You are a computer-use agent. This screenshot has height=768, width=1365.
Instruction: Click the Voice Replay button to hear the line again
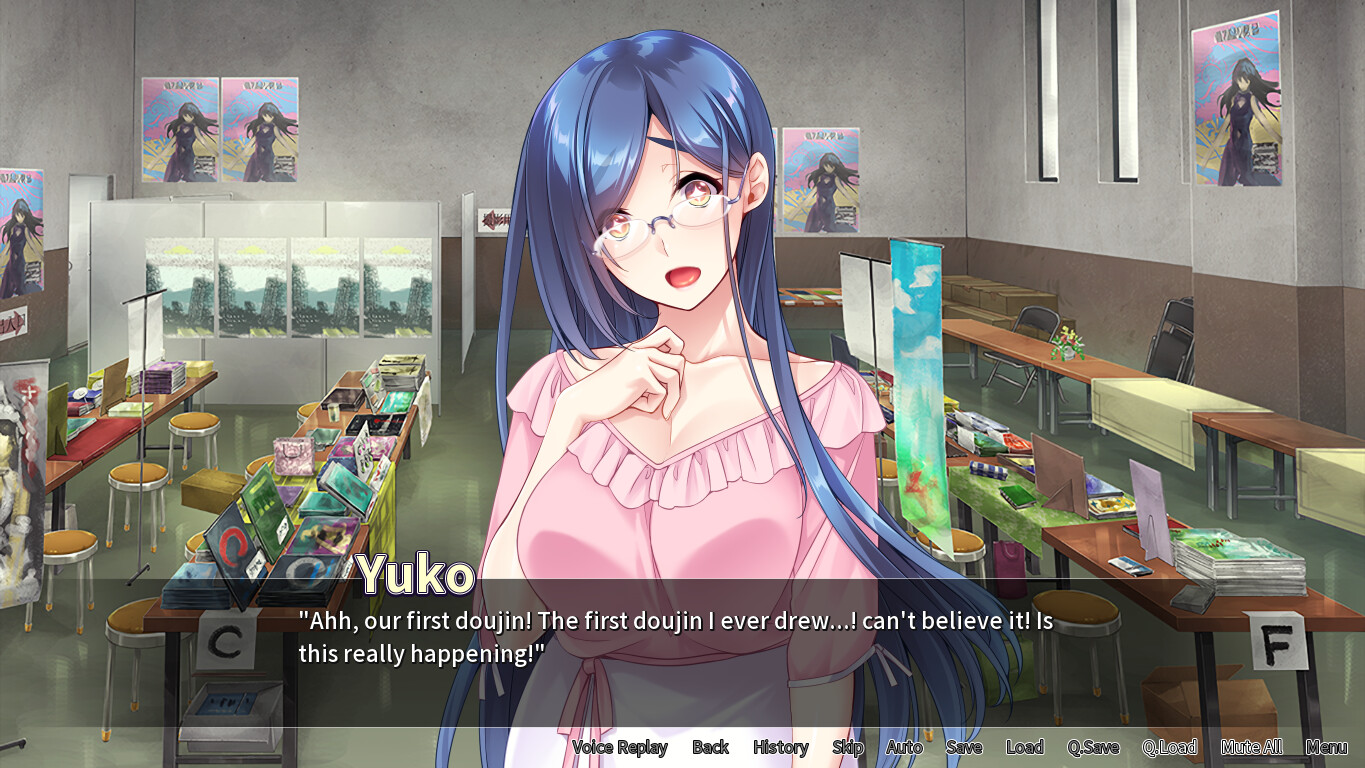[620, 747]
